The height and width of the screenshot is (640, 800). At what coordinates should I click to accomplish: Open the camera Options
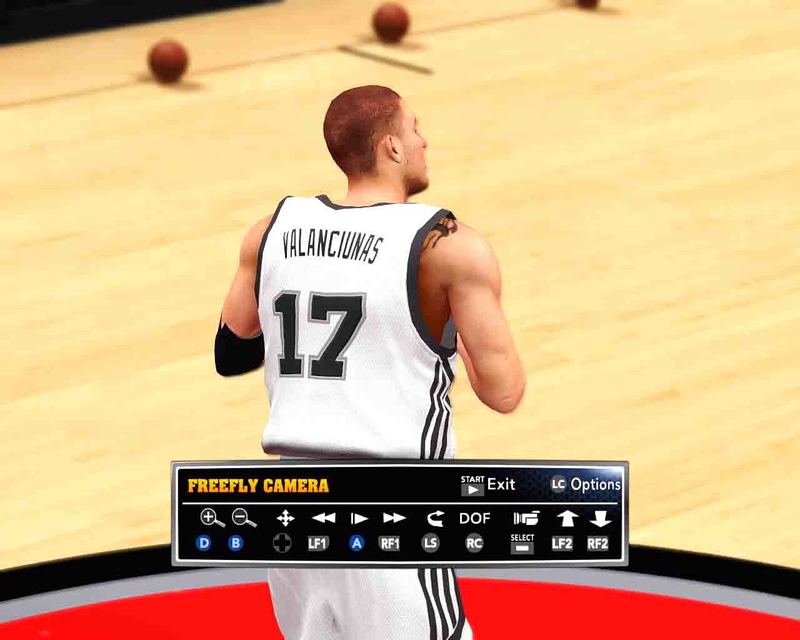[585, 485]
